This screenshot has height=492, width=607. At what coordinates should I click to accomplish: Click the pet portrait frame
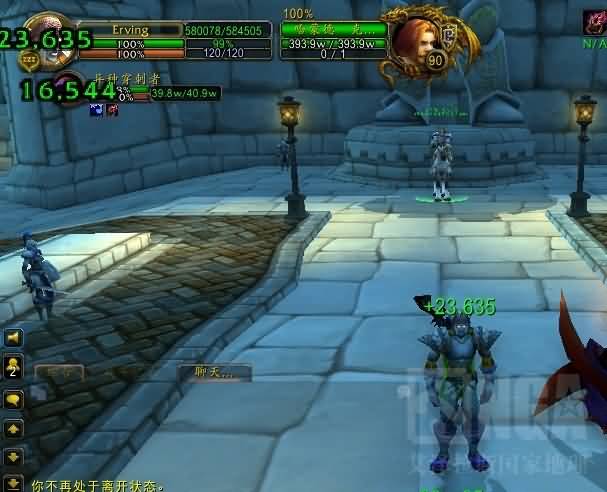tap(68, 87)
